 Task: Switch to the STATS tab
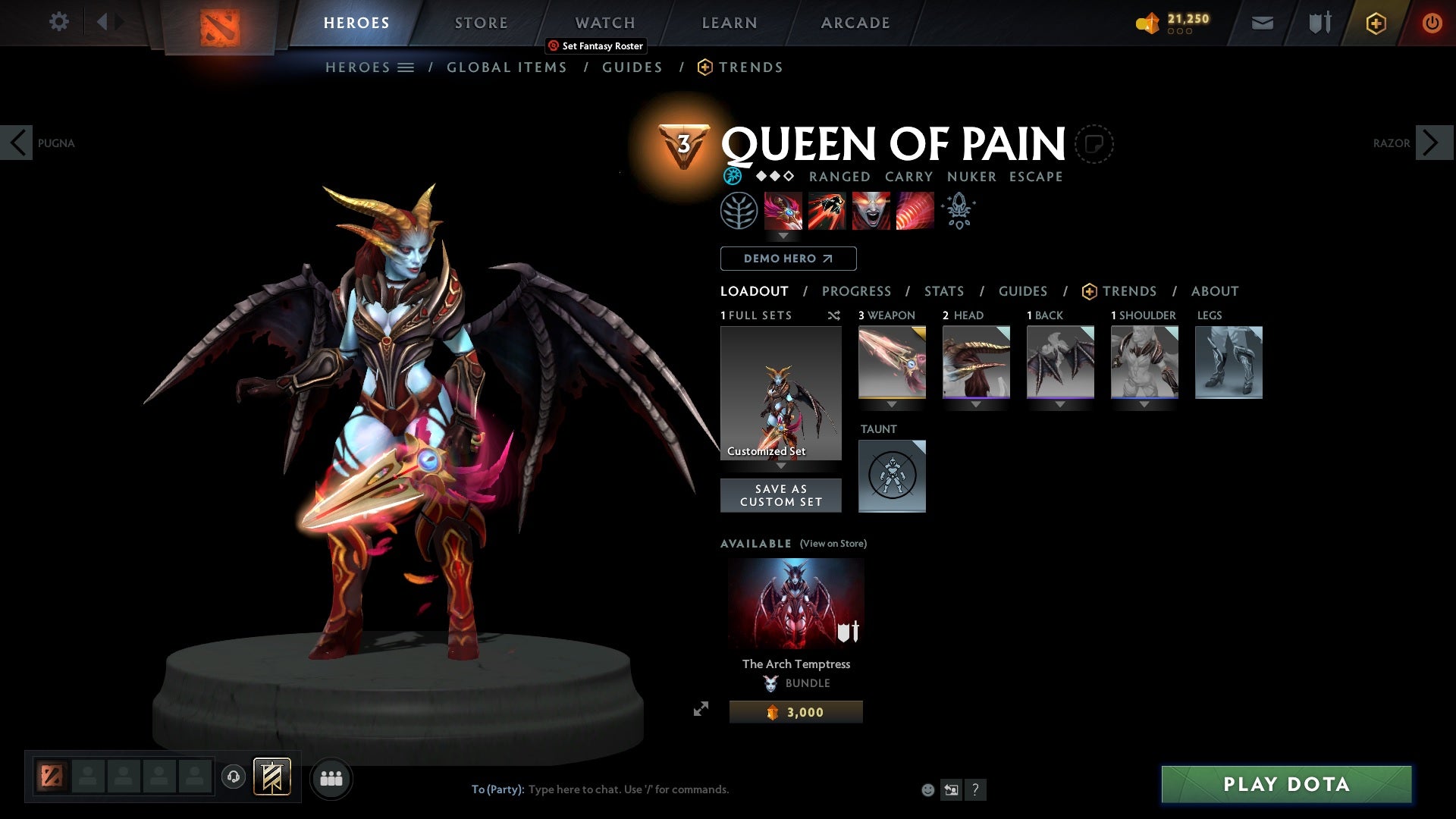[x=943, y=290]
